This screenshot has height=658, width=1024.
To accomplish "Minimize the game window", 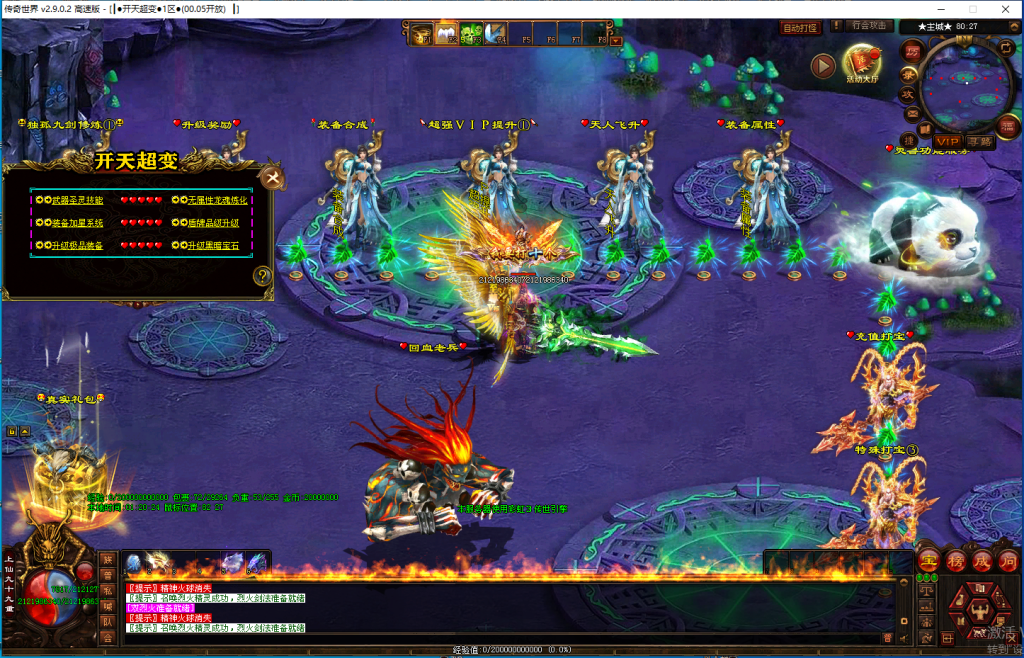I will [939, 8].
